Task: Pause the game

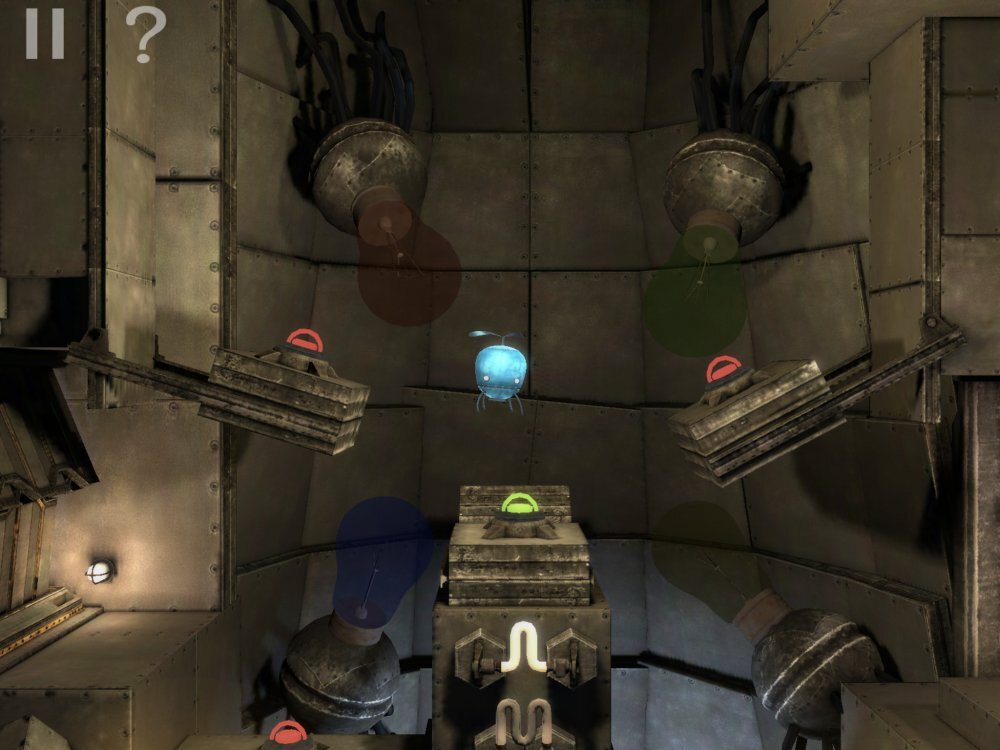Action: click(44, 33)
